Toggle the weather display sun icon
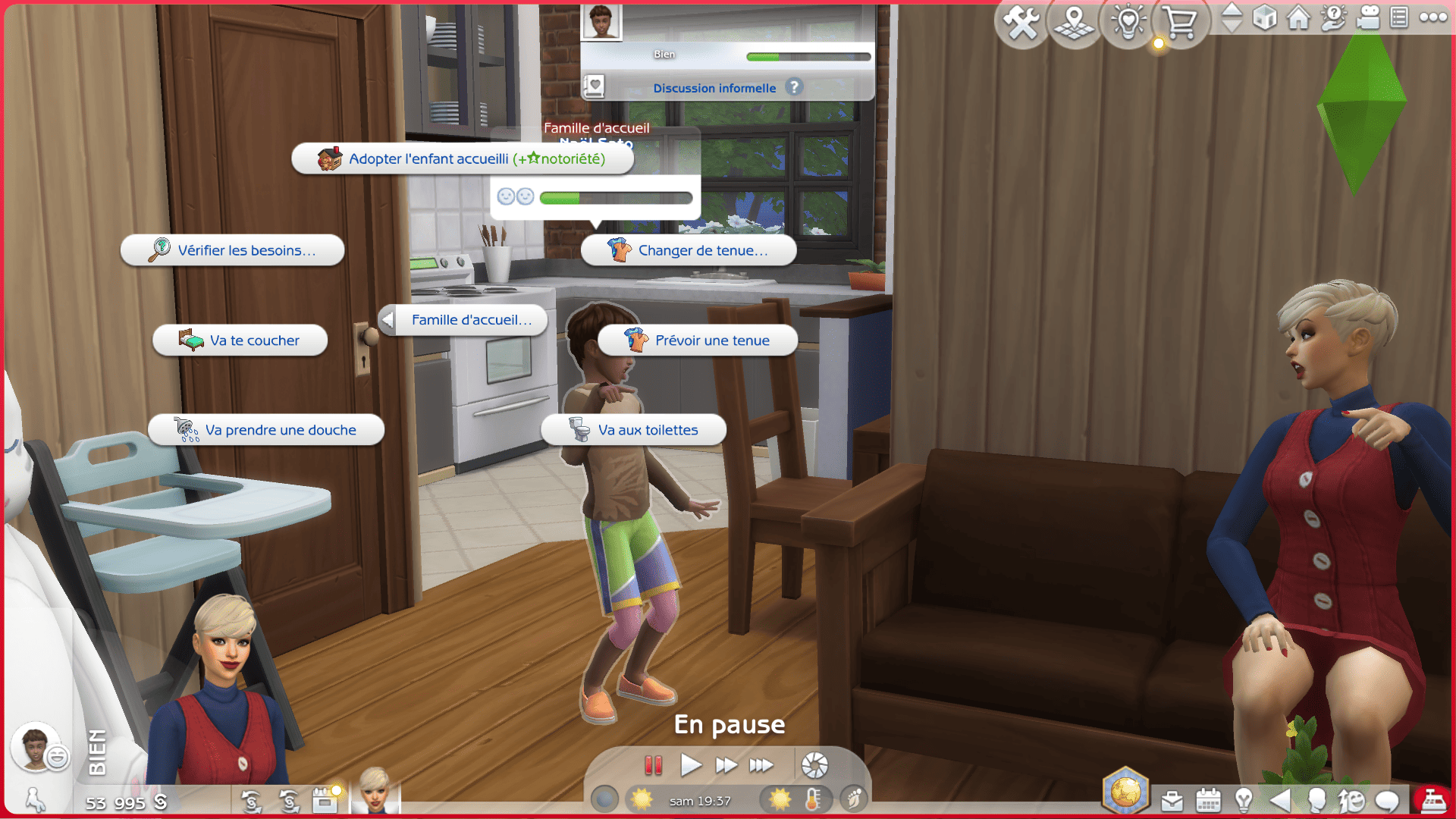The height and width of the screenshot is (819, 1456). click(780, 799)
